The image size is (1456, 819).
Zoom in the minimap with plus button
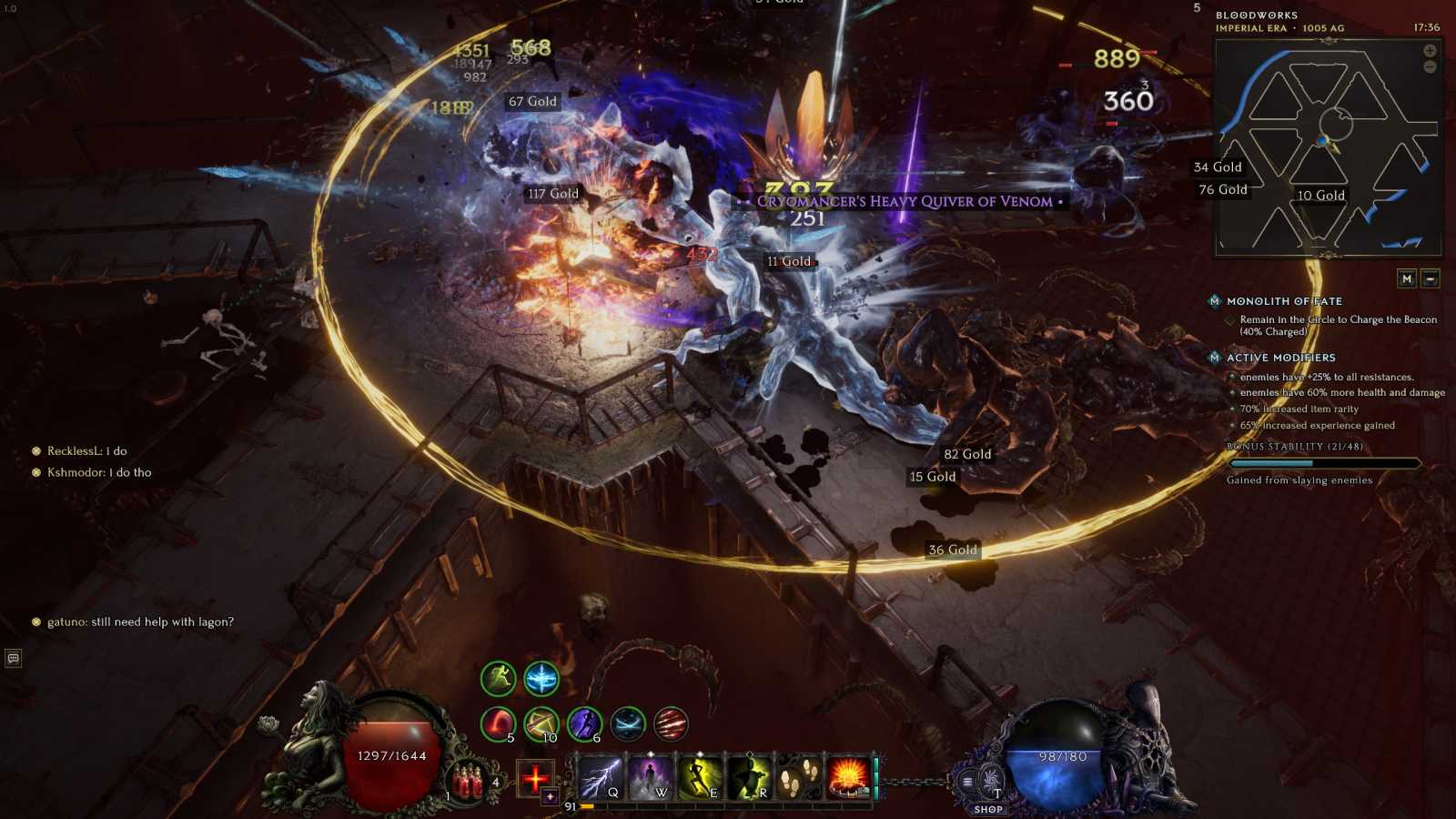click(x=1430, y=51)
